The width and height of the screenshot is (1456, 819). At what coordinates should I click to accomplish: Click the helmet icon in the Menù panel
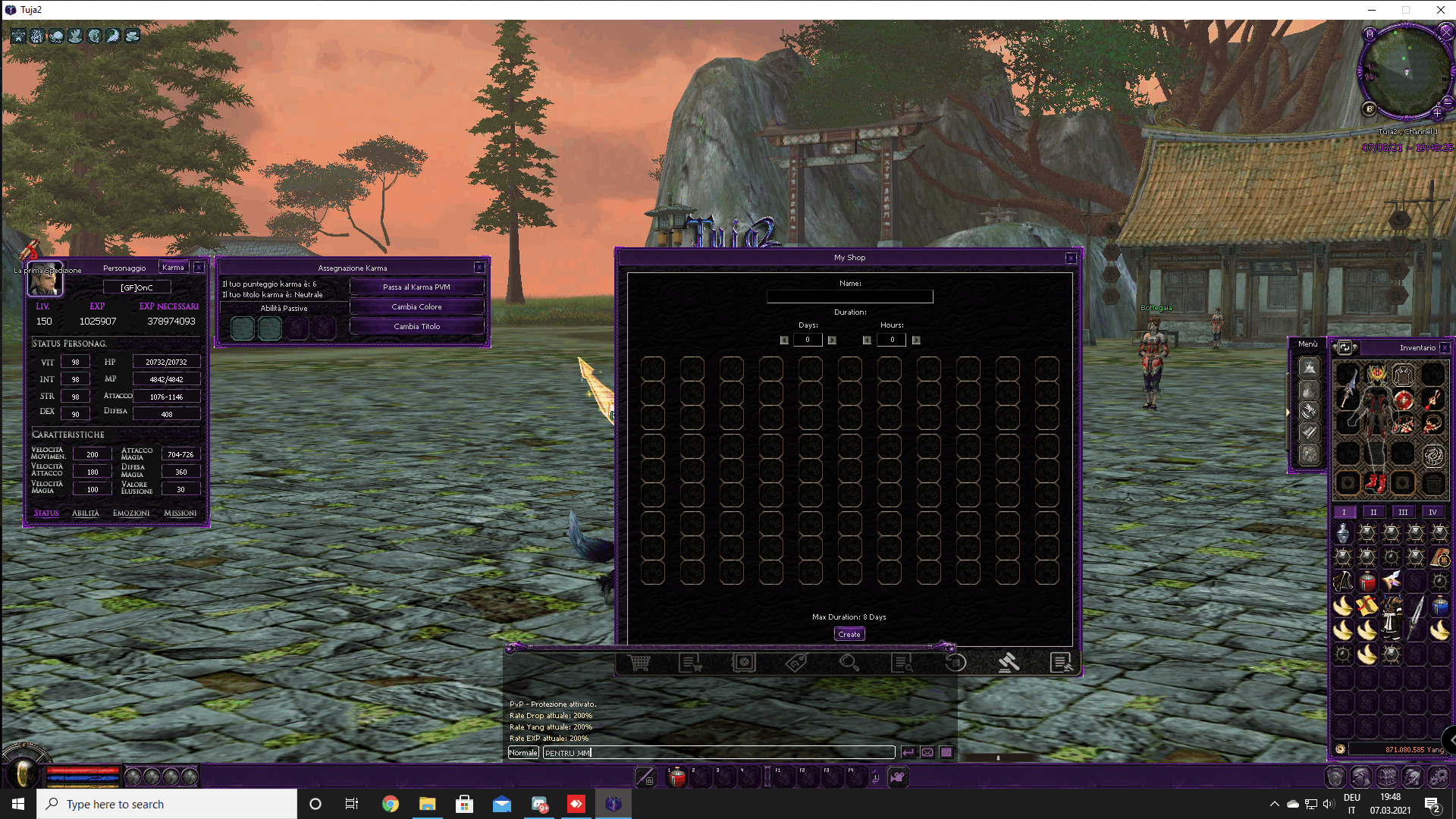[x=1310, y=366]
